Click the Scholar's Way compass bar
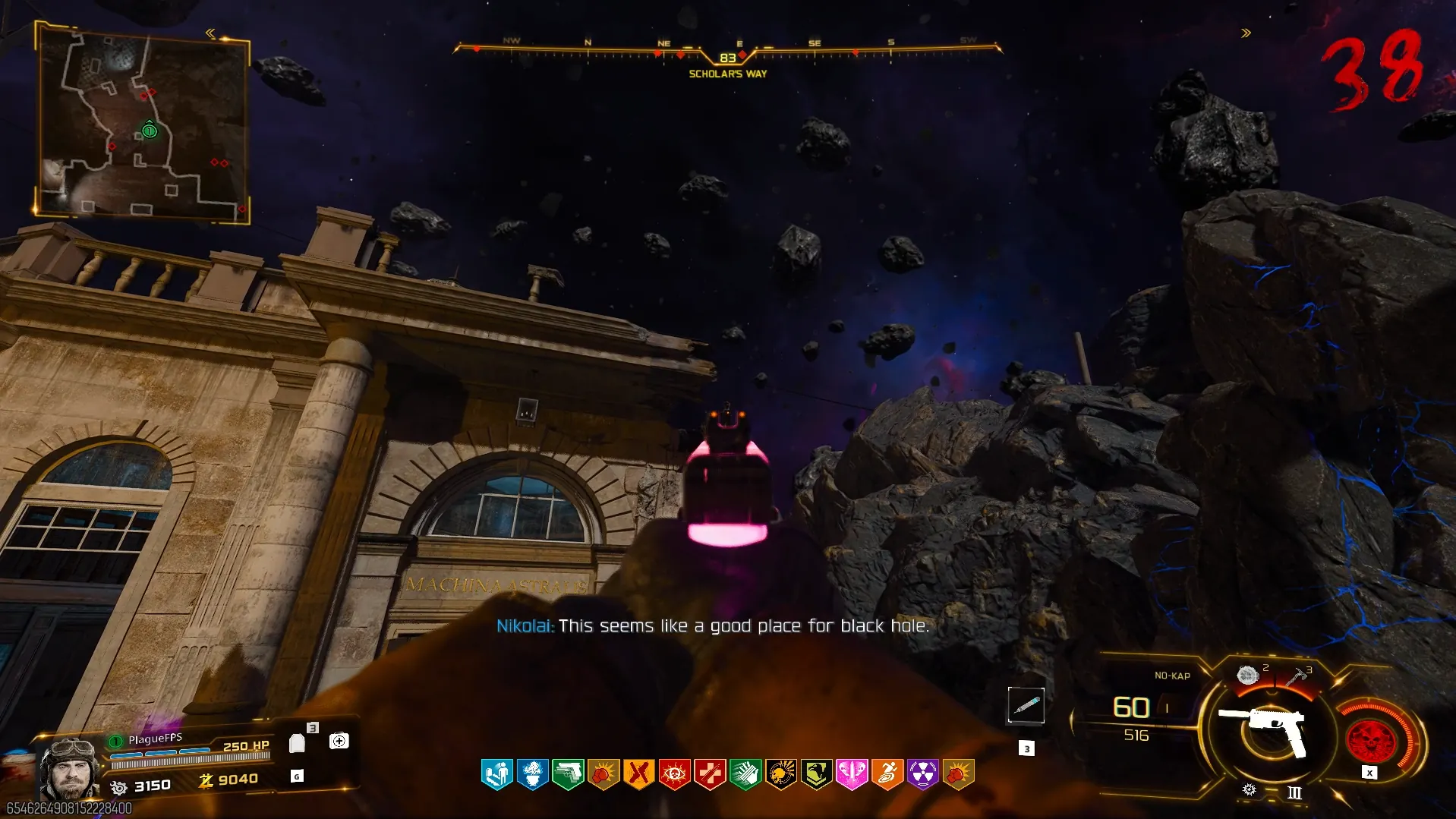Image resolution: width=1456 pixels, height=819 pixels. pyautogui.click(x=727, y=55)
